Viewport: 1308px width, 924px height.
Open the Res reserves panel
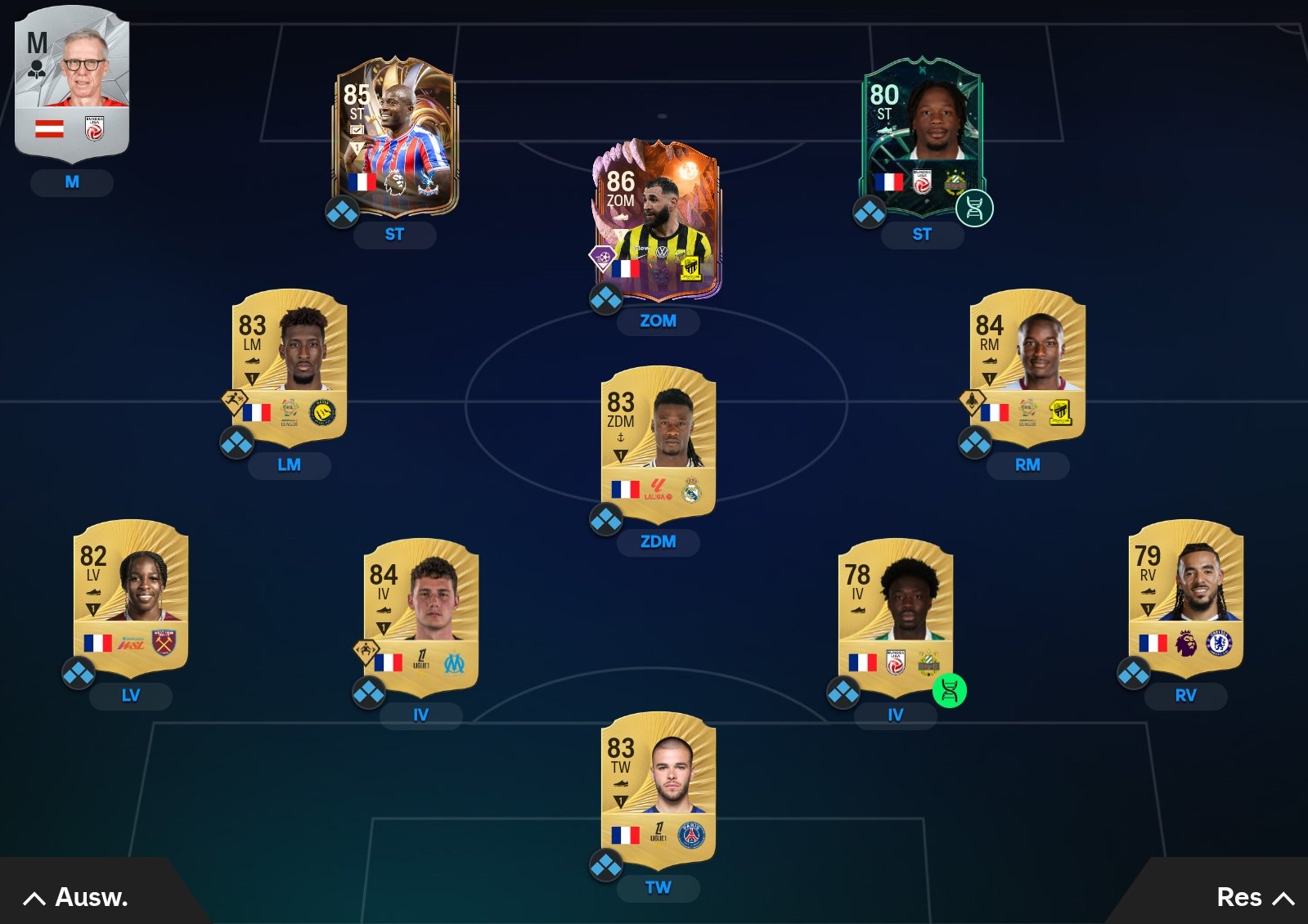[x=1253, y=898]
